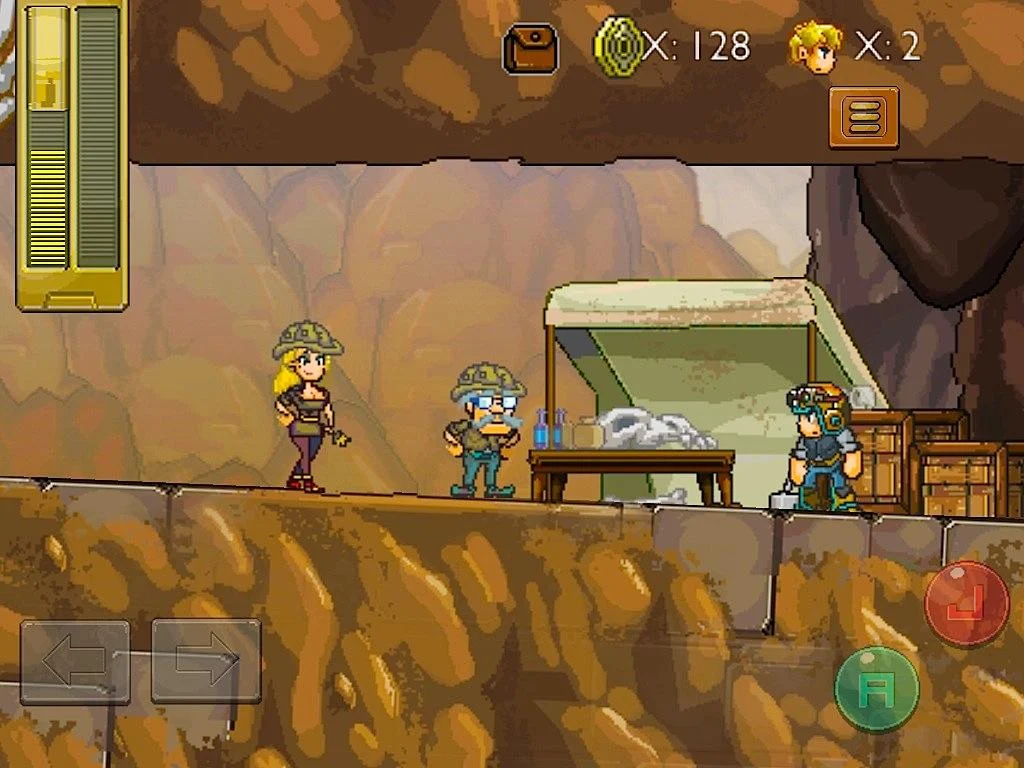This screenshot has width=1024, height=768.
Task: Tap the red jump button
Action: (x=966, y=604)
